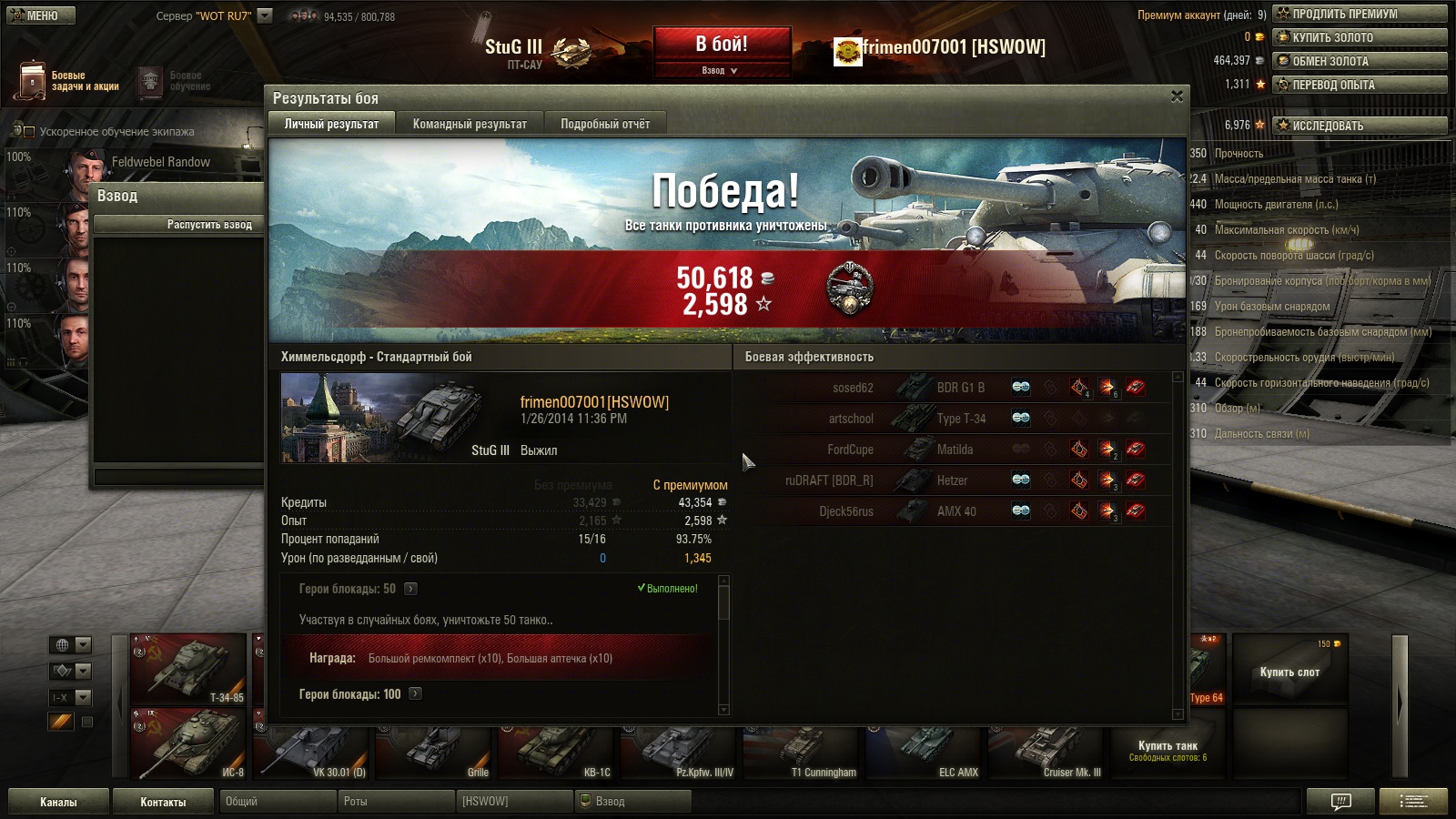
Task: Select the T-34-85 tank in carousel
Action: click(x=188, y=669)
